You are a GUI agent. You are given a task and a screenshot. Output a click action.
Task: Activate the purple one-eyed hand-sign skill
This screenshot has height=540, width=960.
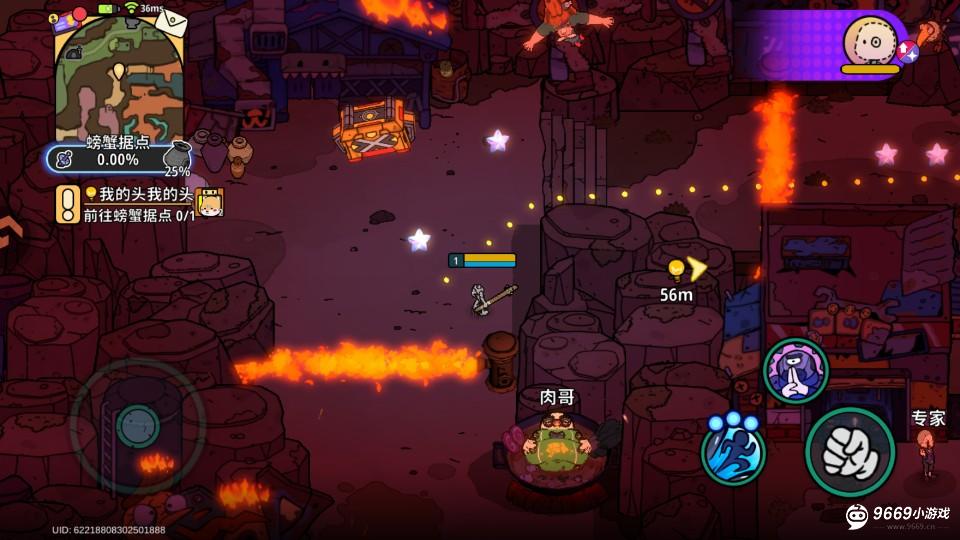click(x=796, y=371)
